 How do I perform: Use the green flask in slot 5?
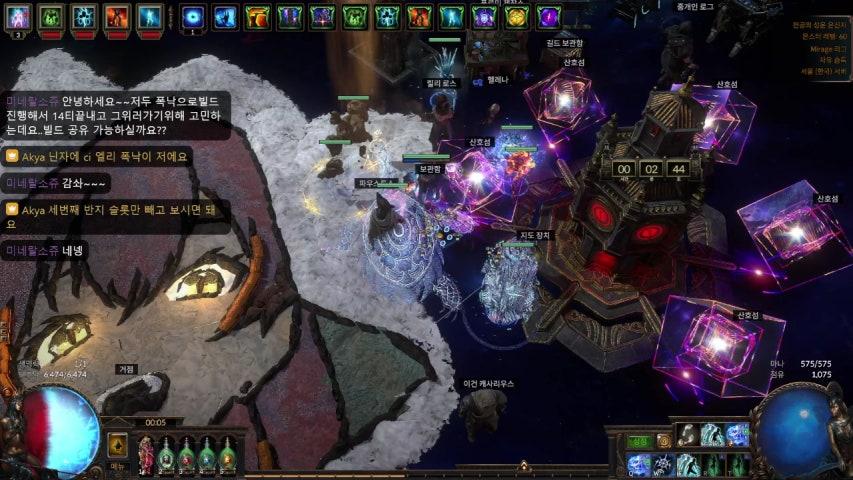tap(228, 455)
